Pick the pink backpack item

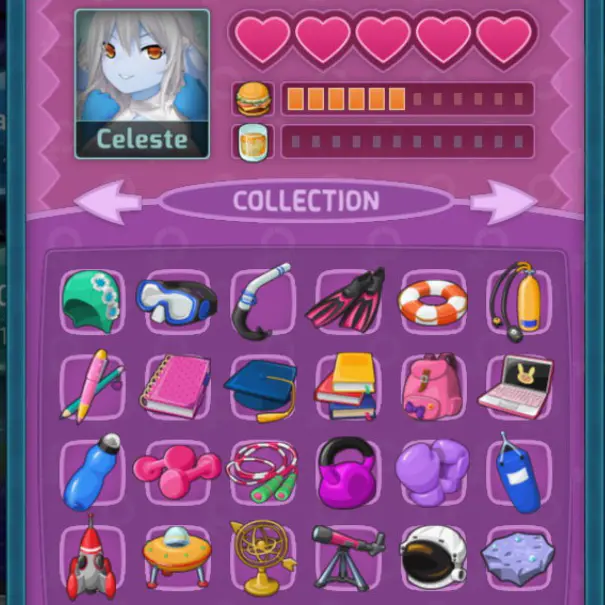(432, 386)
